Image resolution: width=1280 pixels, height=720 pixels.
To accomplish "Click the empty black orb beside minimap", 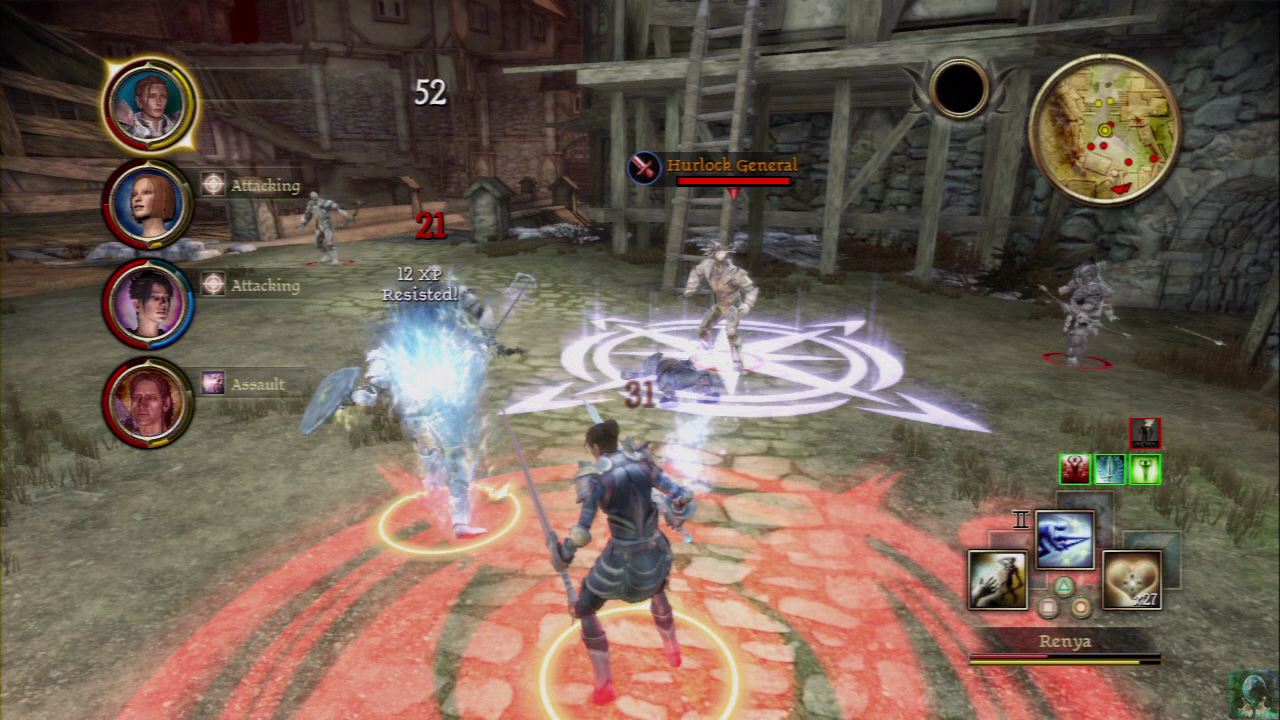I will coord(958,88).
